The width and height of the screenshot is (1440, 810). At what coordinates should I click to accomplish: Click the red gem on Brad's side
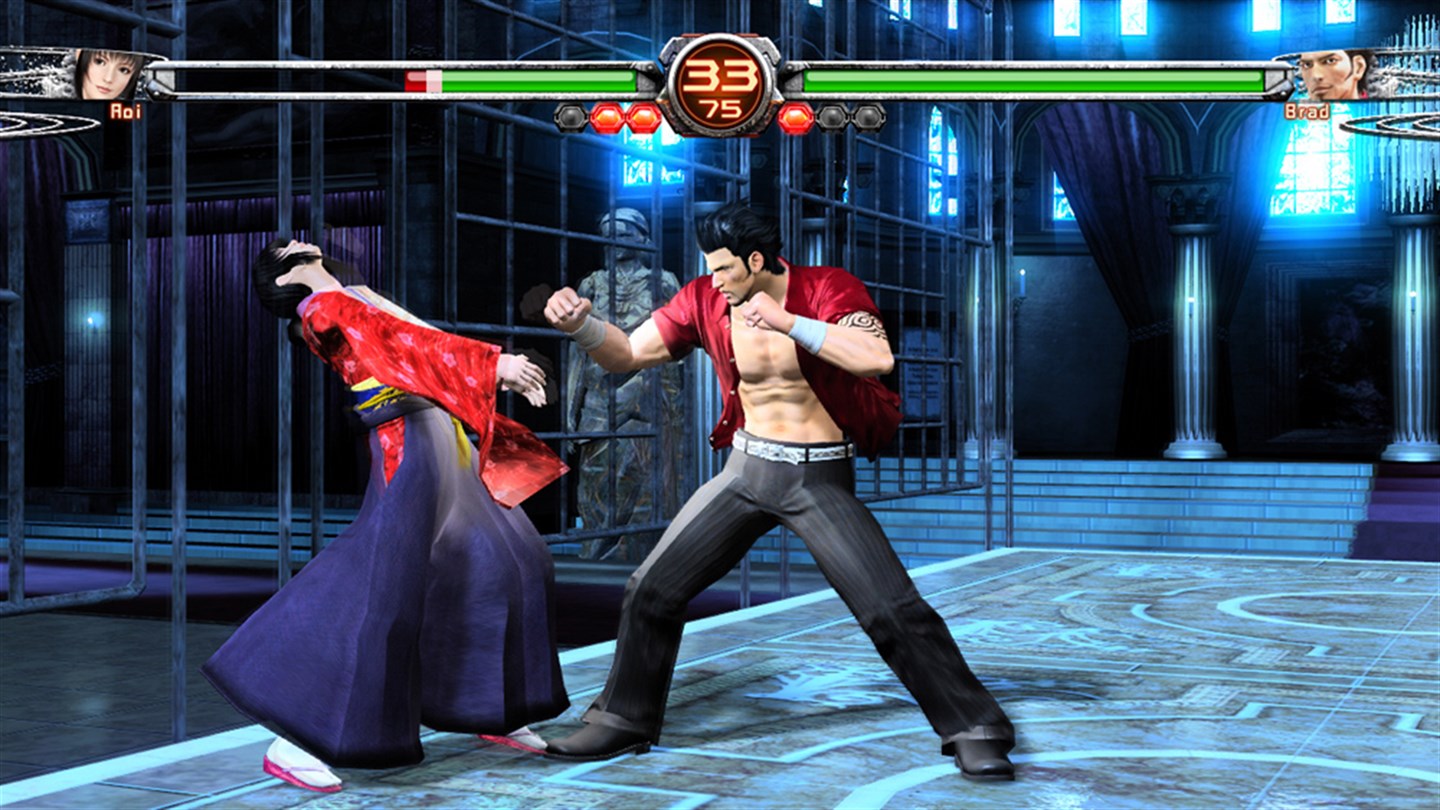795,114
